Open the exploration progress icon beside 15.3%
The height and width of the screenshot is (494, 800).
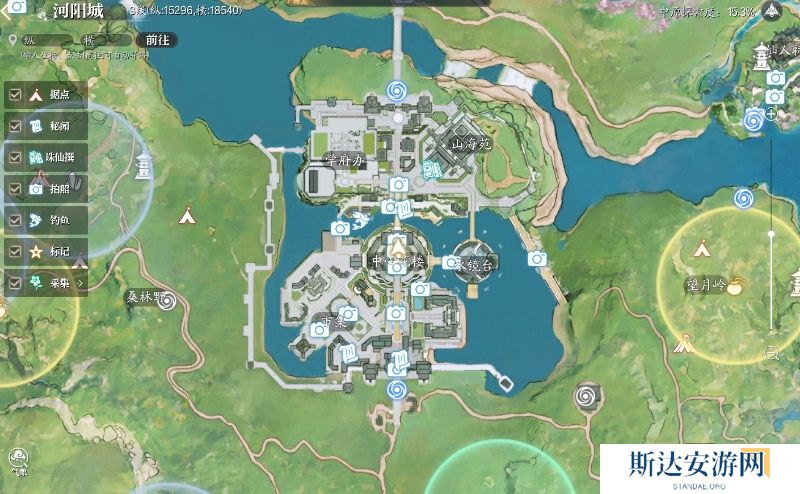772,12
